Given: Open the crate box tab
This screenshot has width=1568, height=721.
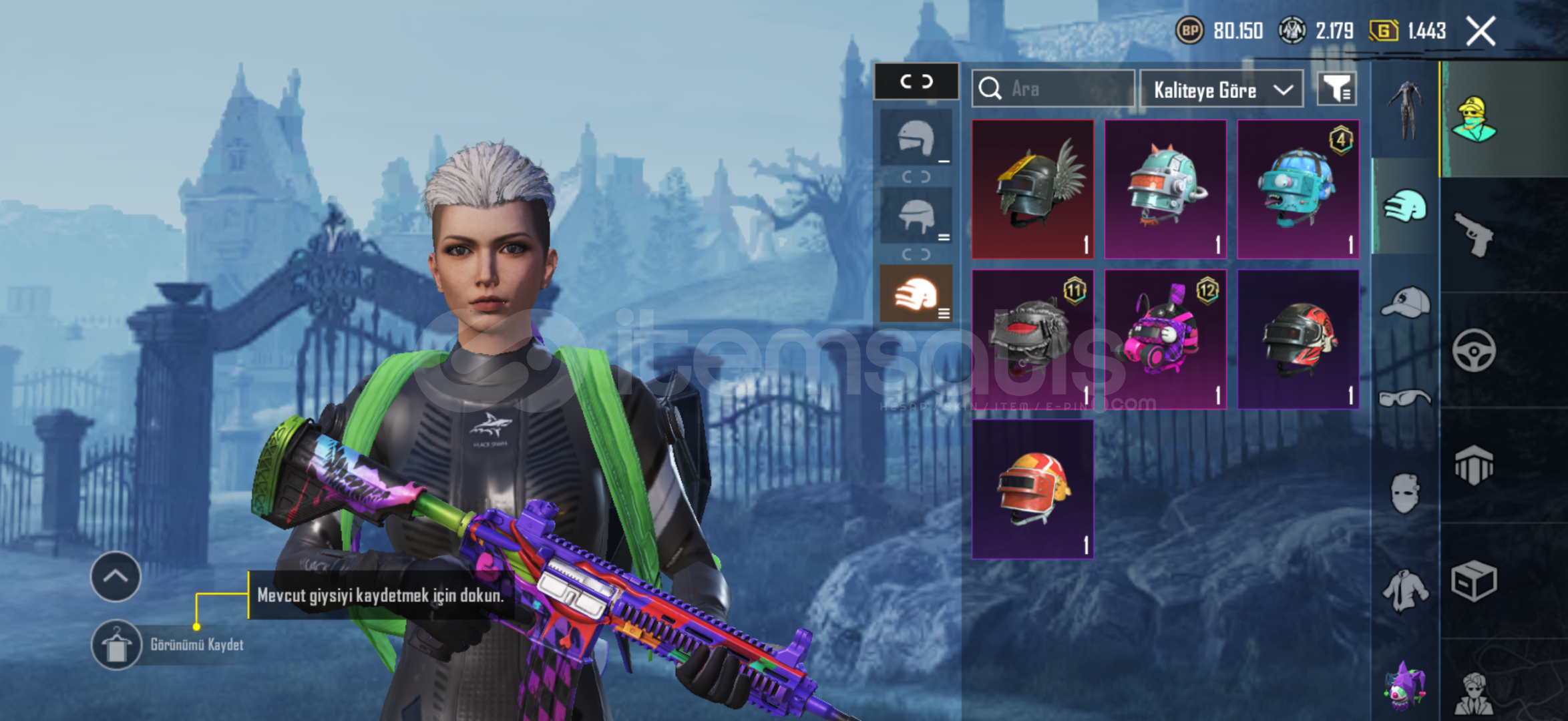Looking at the screenshot, I should pos(1474,581).
